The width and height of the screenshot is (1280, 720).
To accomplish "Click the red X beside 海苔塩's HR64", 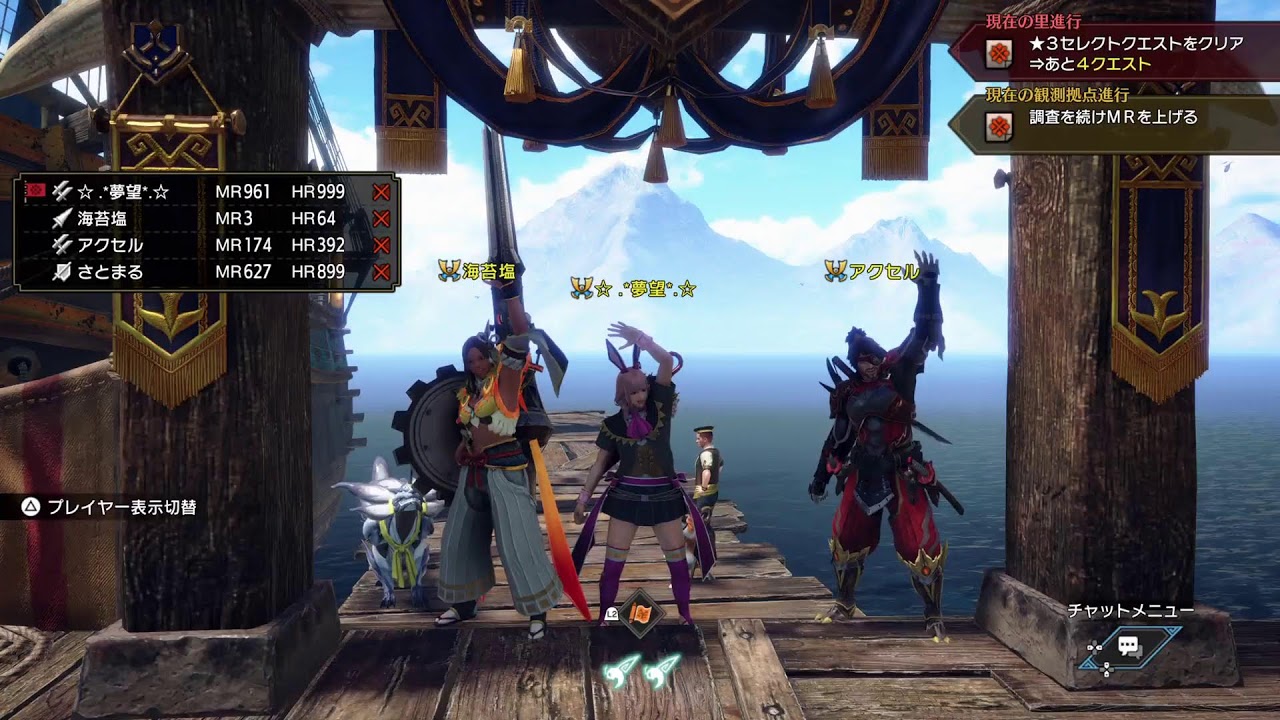I will tap(380, 219).
